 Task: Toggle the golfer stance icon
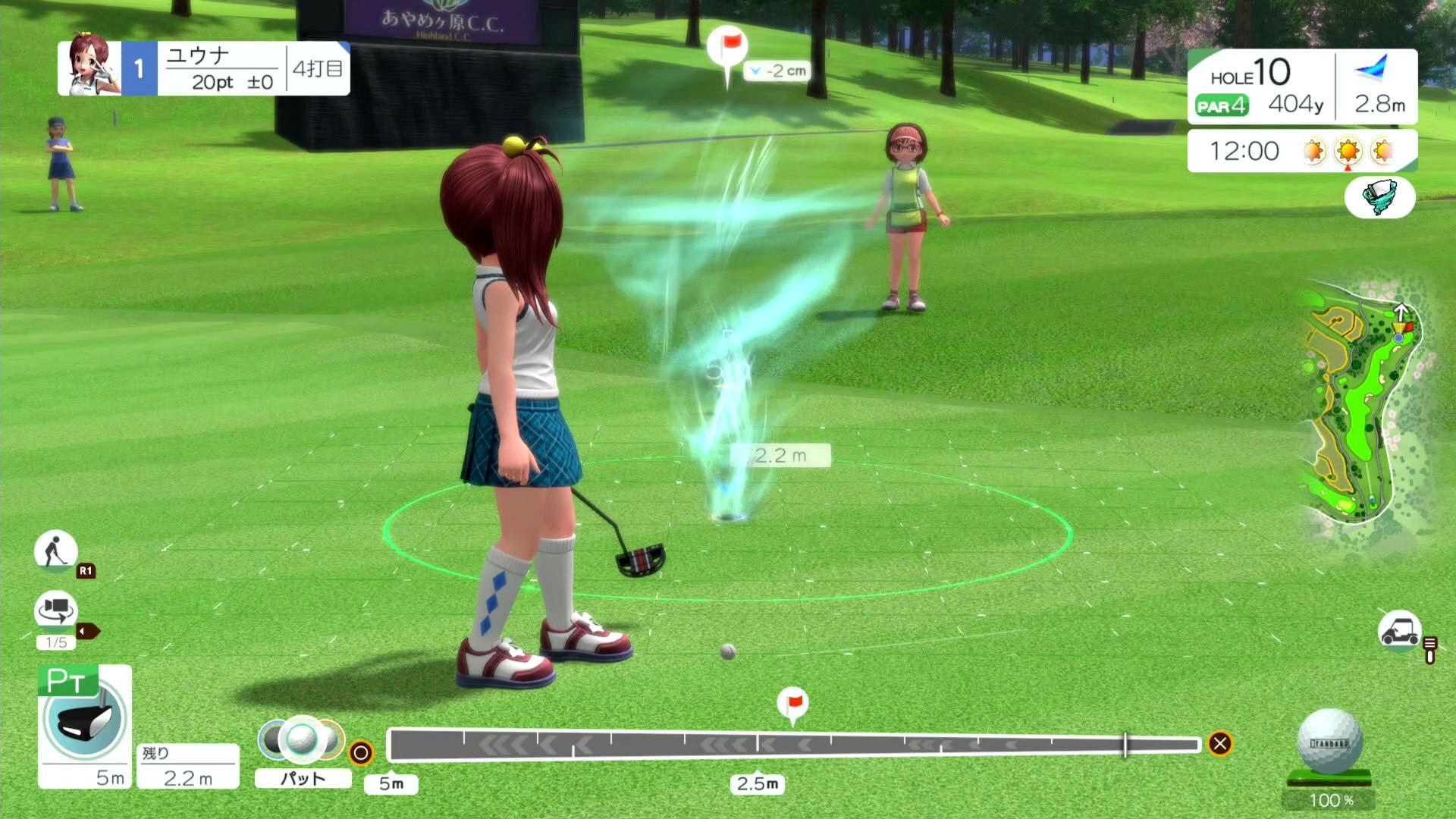point(55,550)
